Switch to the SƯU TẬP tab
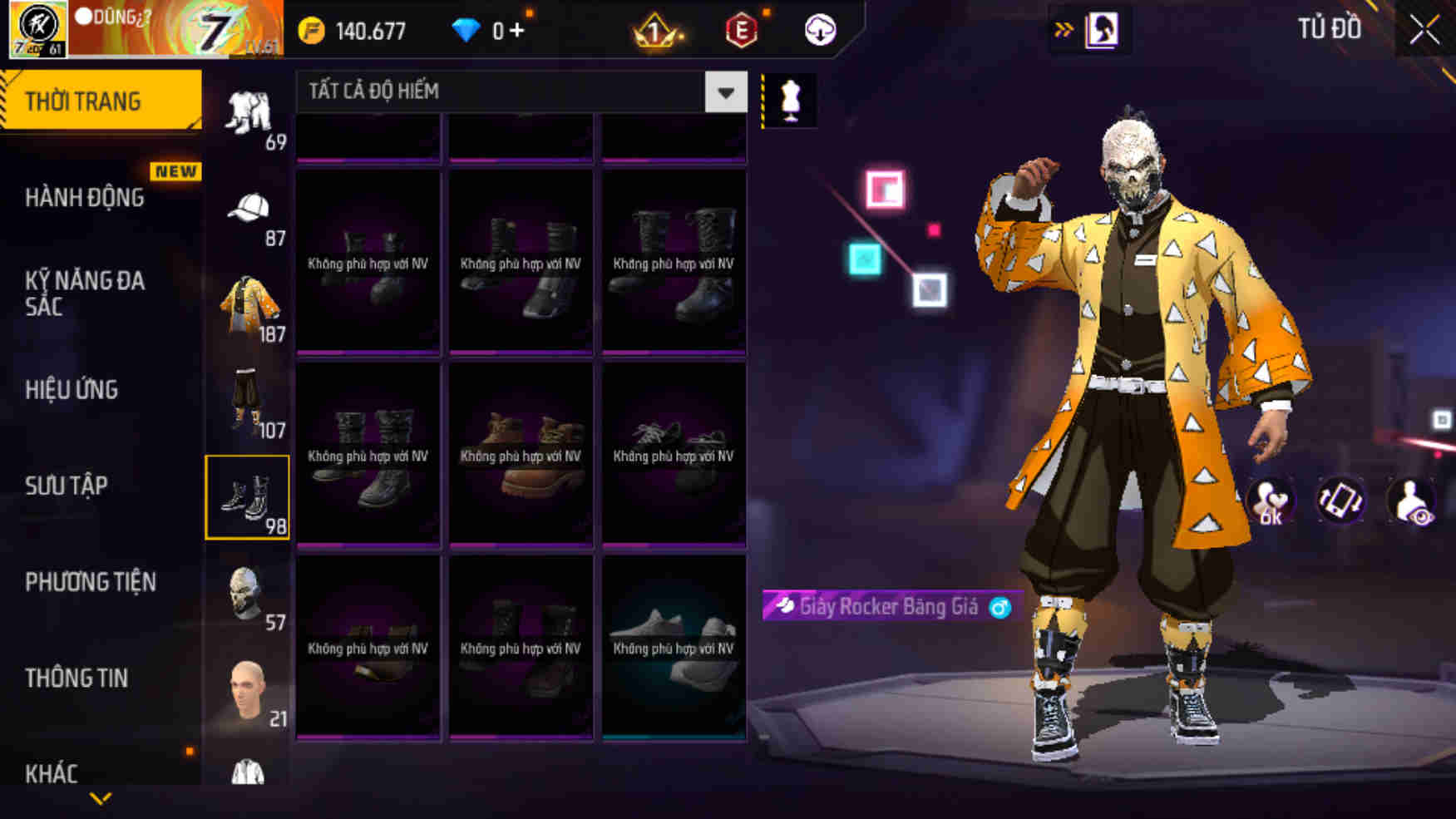Viewport: 1456px width, 819px height. pyautogui.click(x=68, y=485)
